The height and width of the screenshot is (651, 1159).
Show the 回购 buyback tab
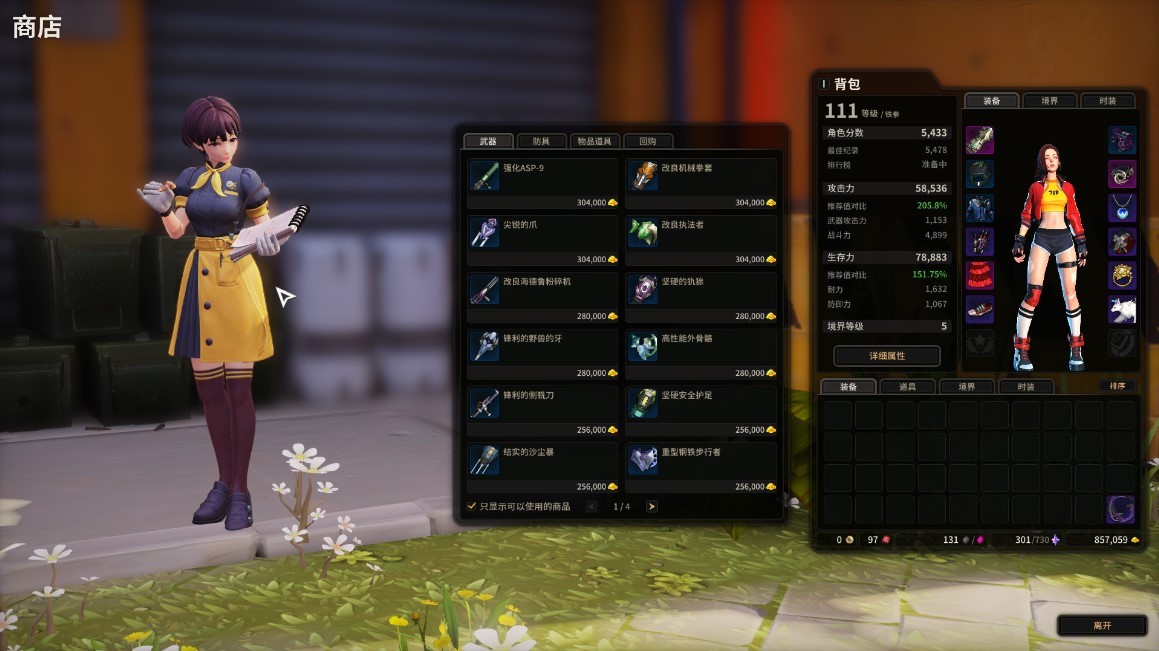pyautogui.click(x=648, y=142)
